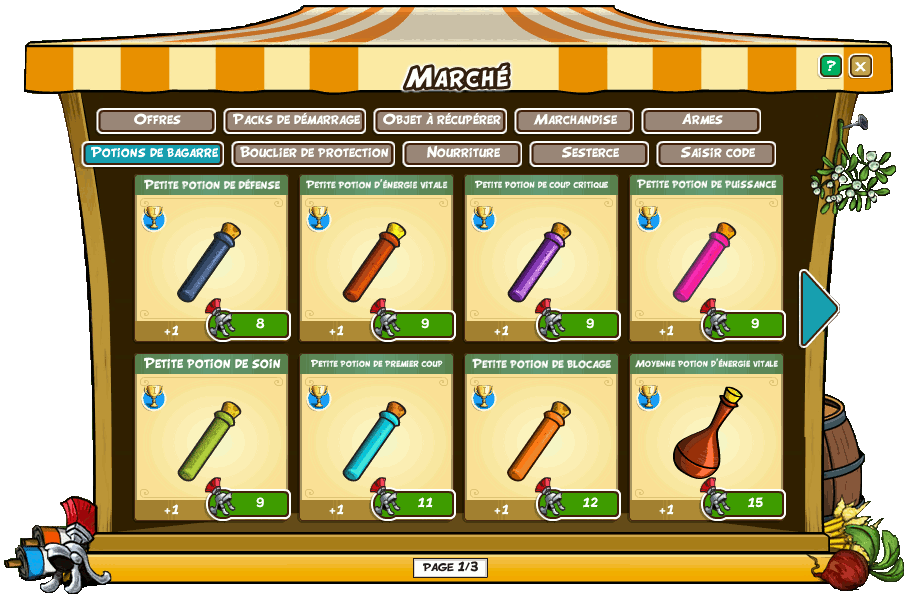This screenshot has width=906, height=600.
Task: Select the Objet à récupérer tab
Action: 440,120
